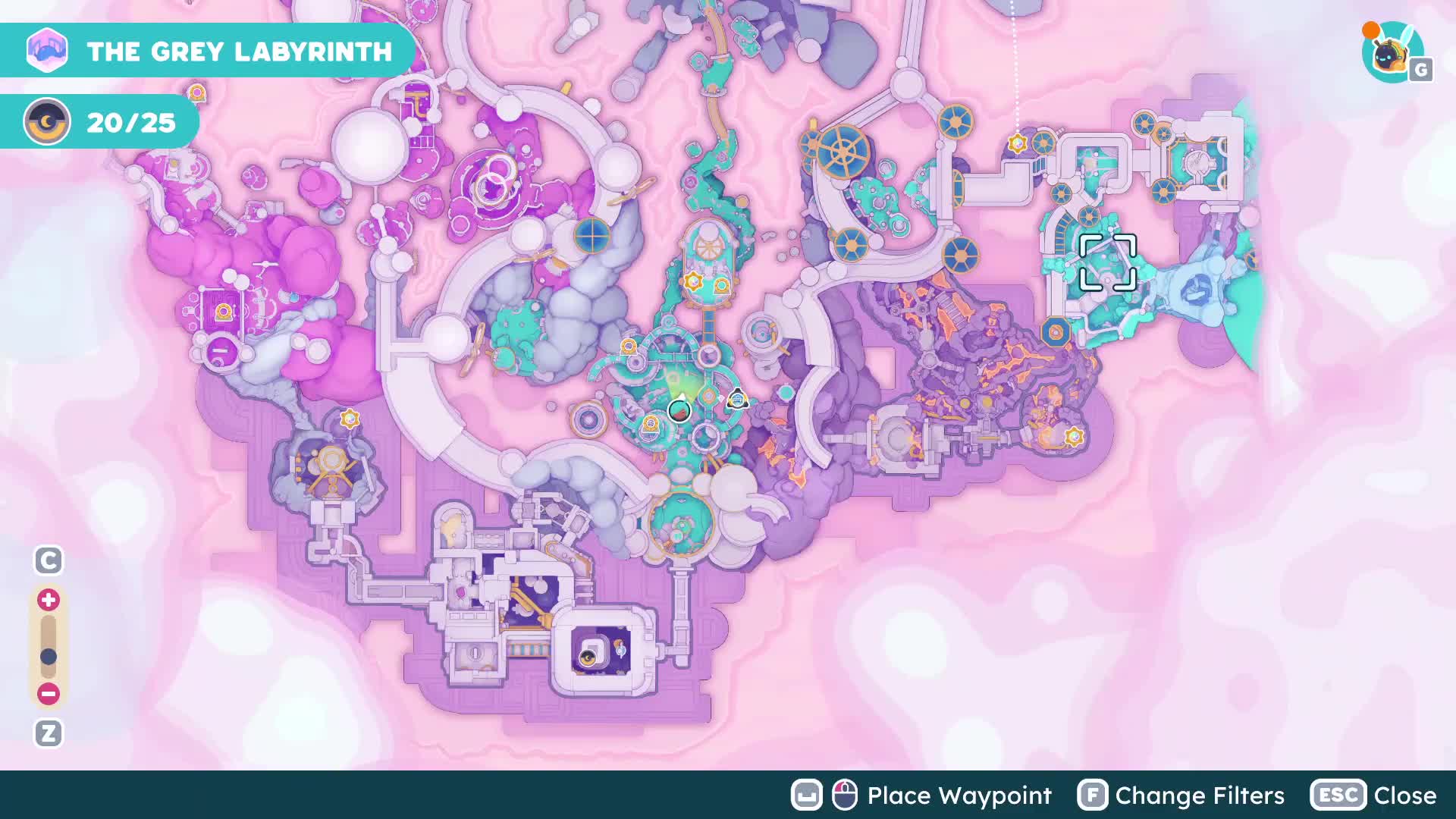Zoom out with the pink minus button
Screen dimensions: 1456x819
tap(49, 693)
